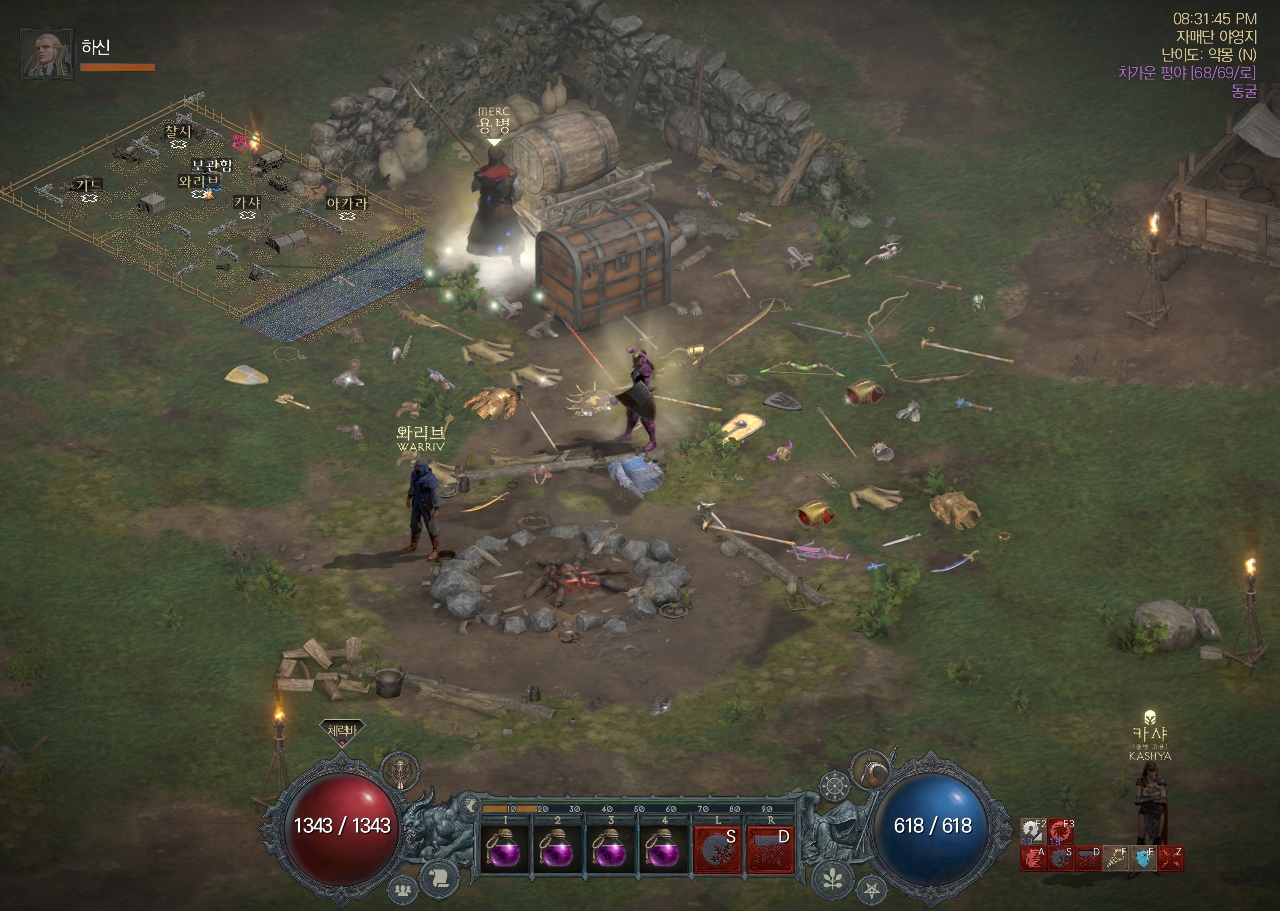Viewport: 1280px width, 911px height.
Task: Open the party button with two figures
Action: [x=402, y=888]
